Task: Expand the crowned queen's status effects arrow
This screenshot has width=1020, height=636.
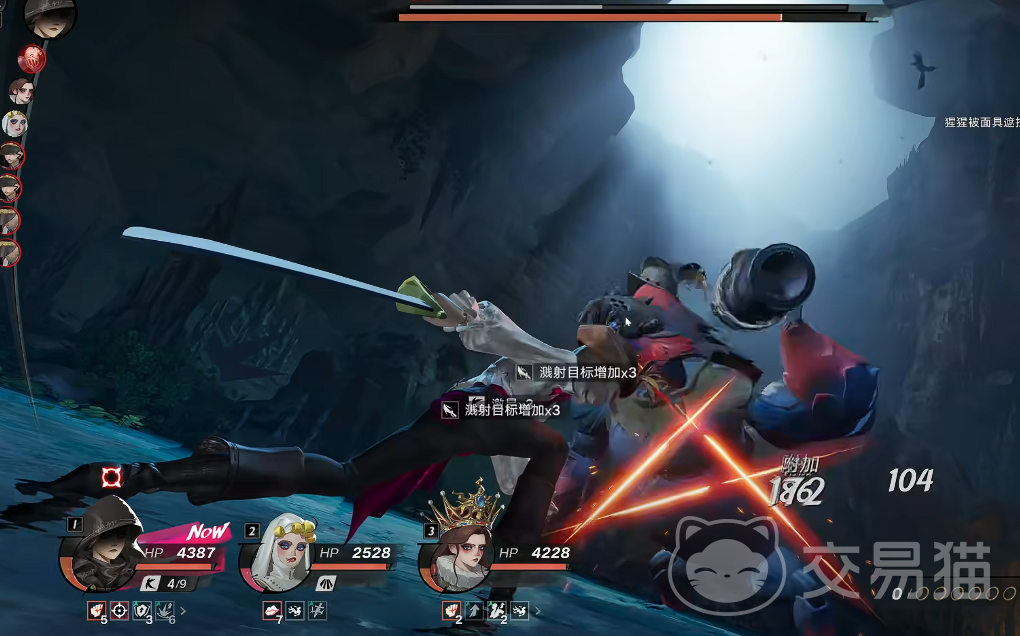Action: 537,610
